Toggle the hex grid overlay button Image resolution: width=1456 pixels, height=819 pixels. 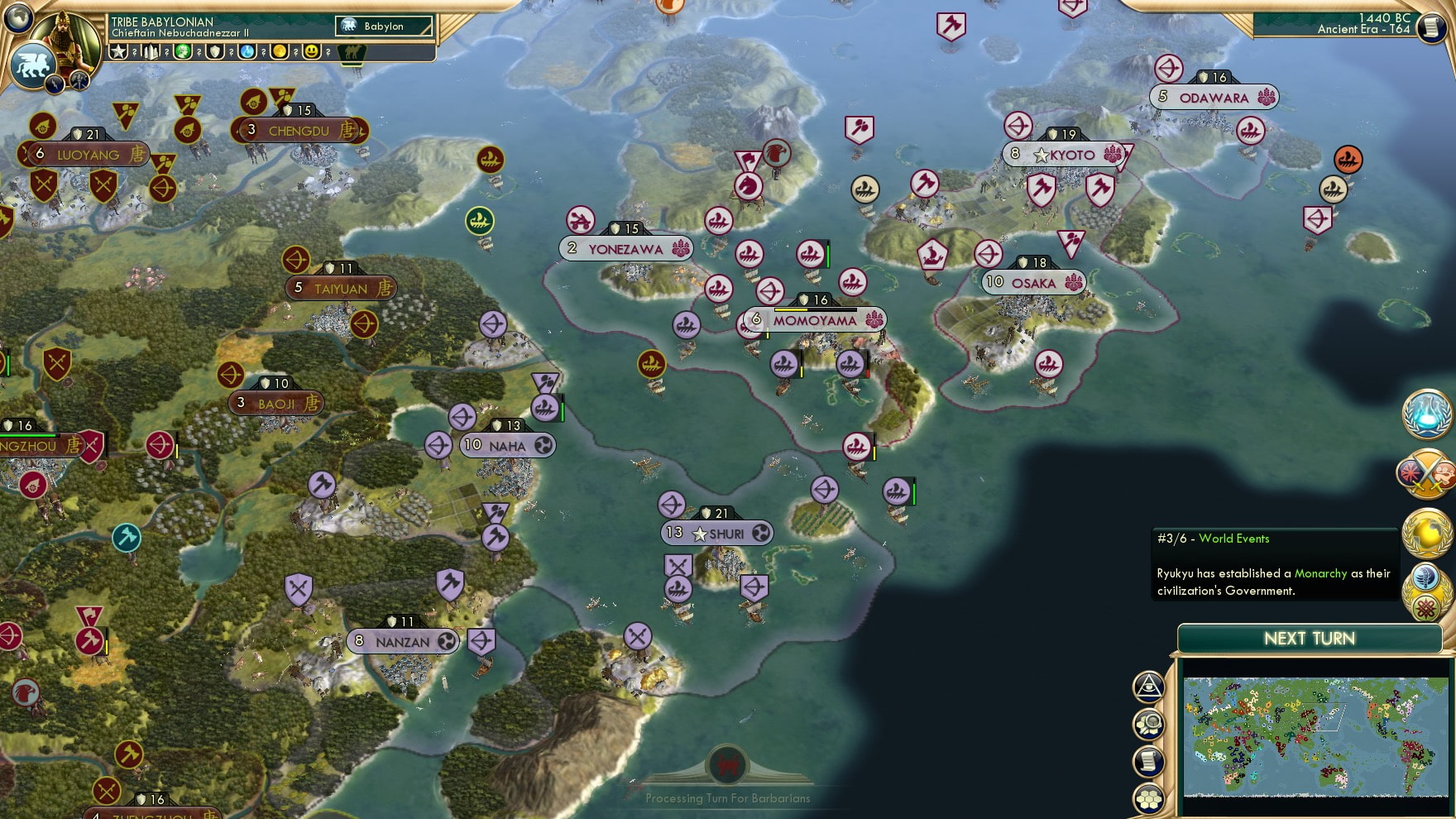[x=1148, y=797]
